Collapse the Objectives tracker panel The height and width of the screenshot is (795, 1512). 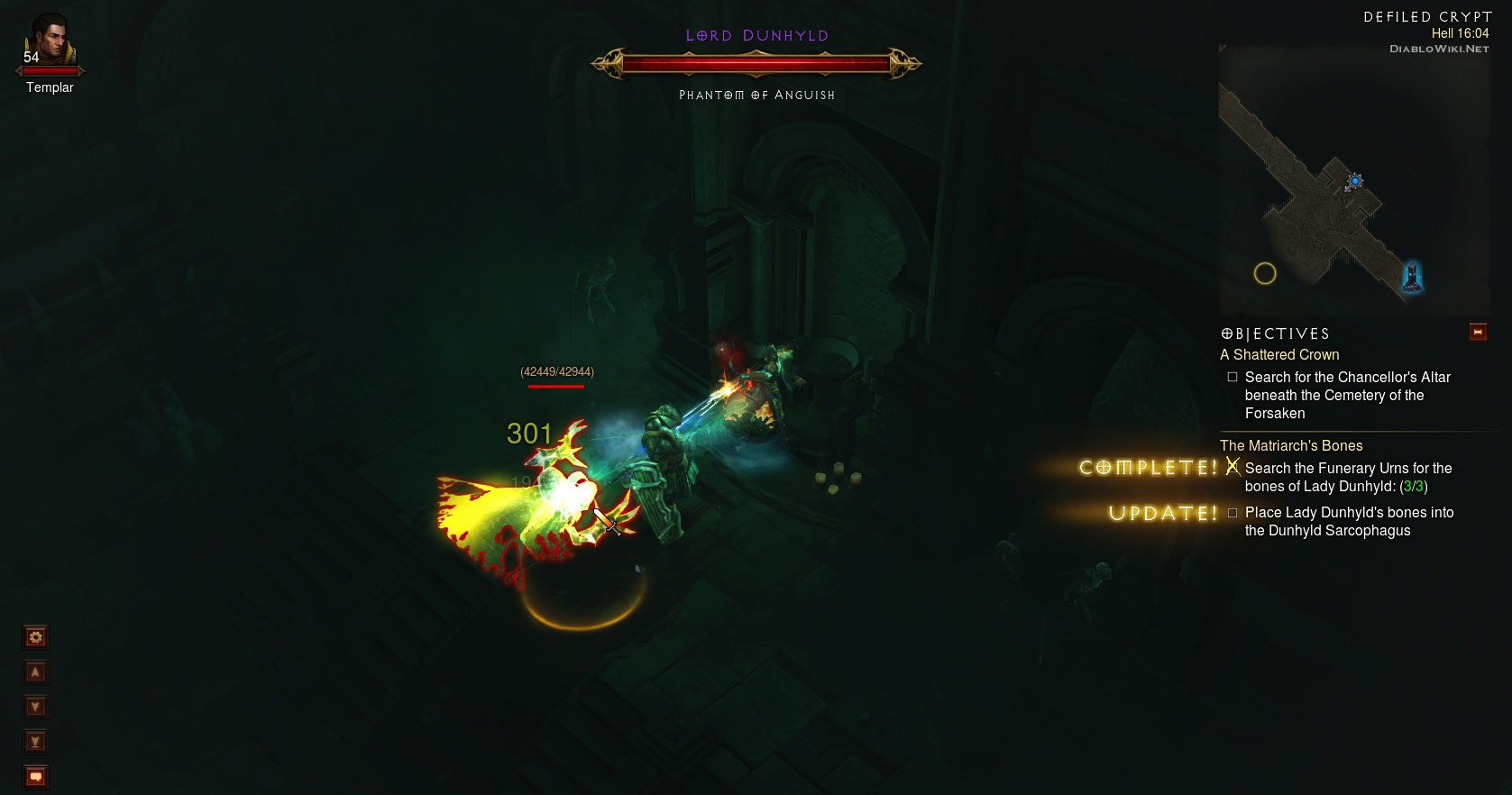point(1477,332)
